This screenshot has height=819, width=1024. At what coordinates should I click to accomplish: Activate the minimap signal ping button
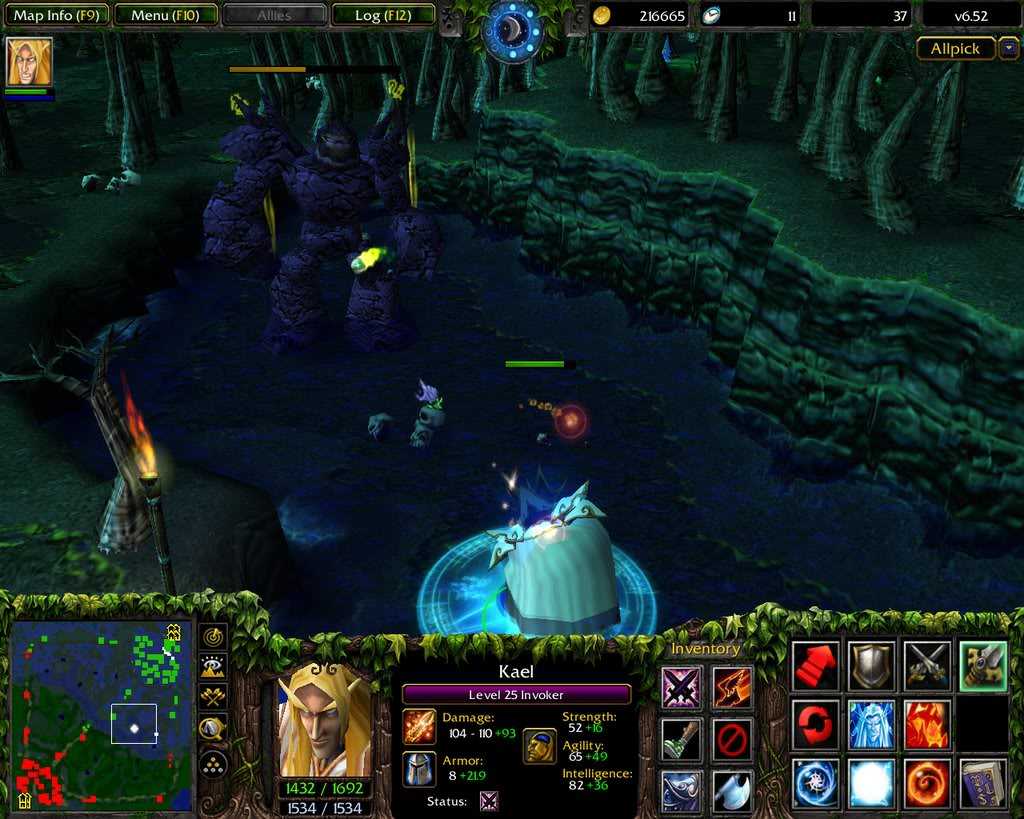point(213,637)
